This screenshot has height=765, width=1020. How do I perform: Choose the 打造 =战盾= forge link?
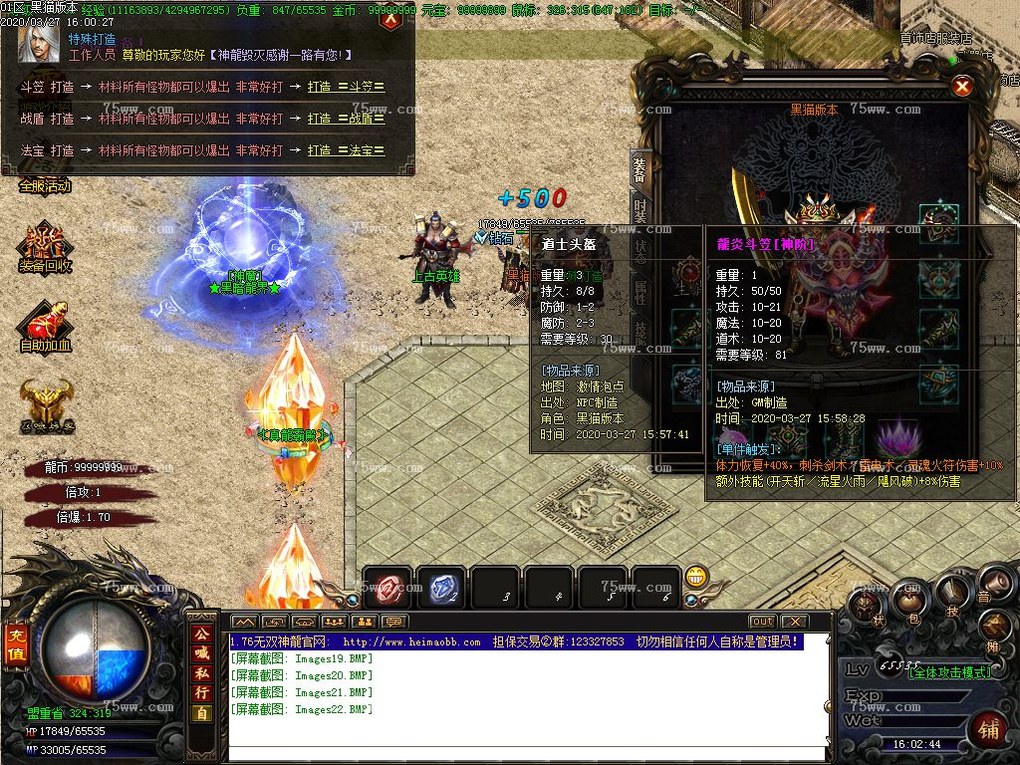346,118
